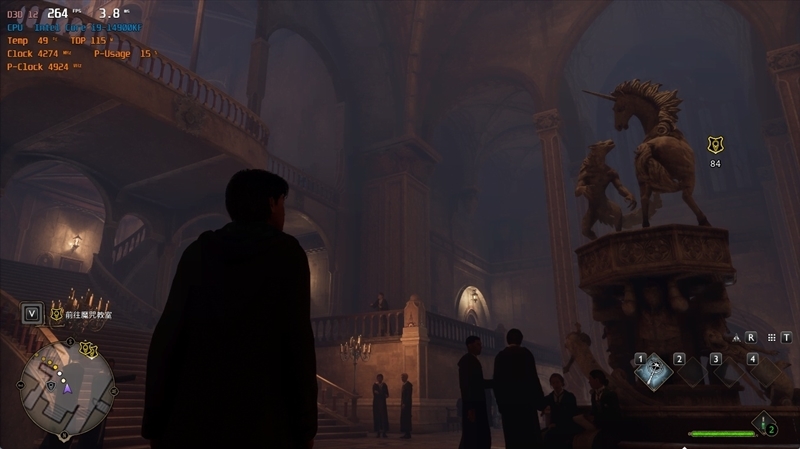
Task: Select the spell icon in slot 1
Action: [x=654, y=371]
